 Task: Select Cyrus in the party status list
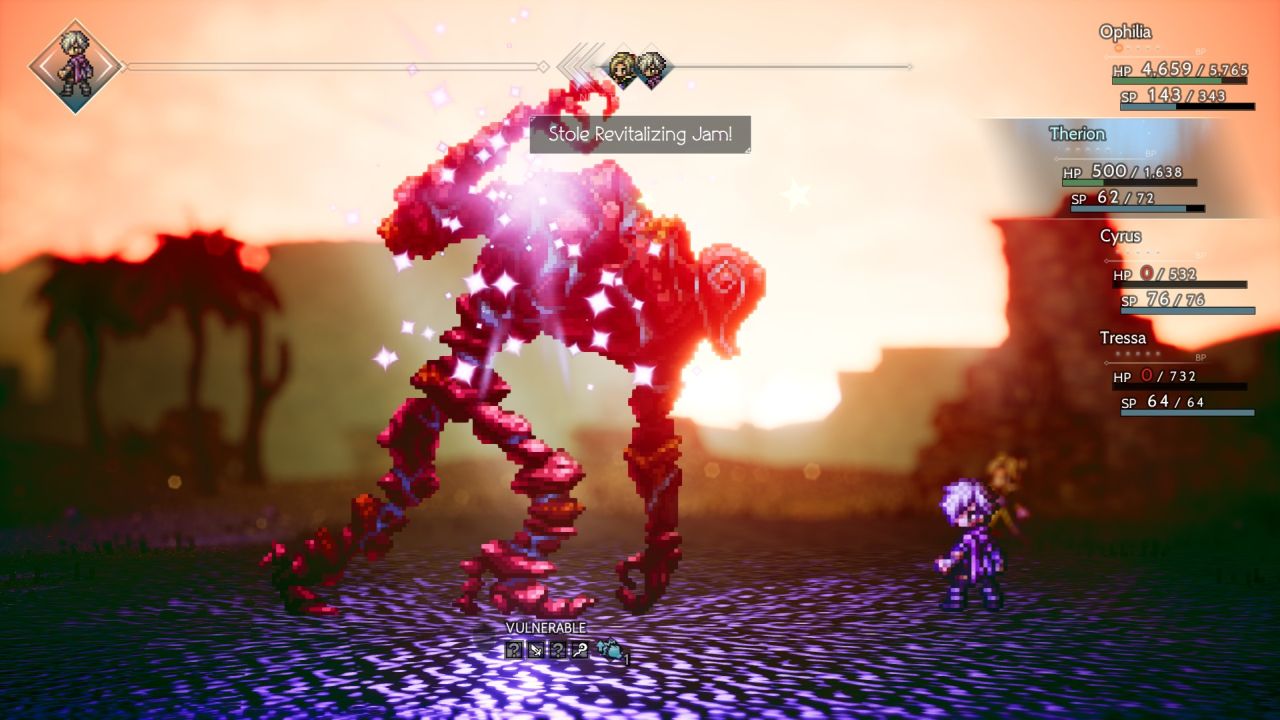[1120, 236]
